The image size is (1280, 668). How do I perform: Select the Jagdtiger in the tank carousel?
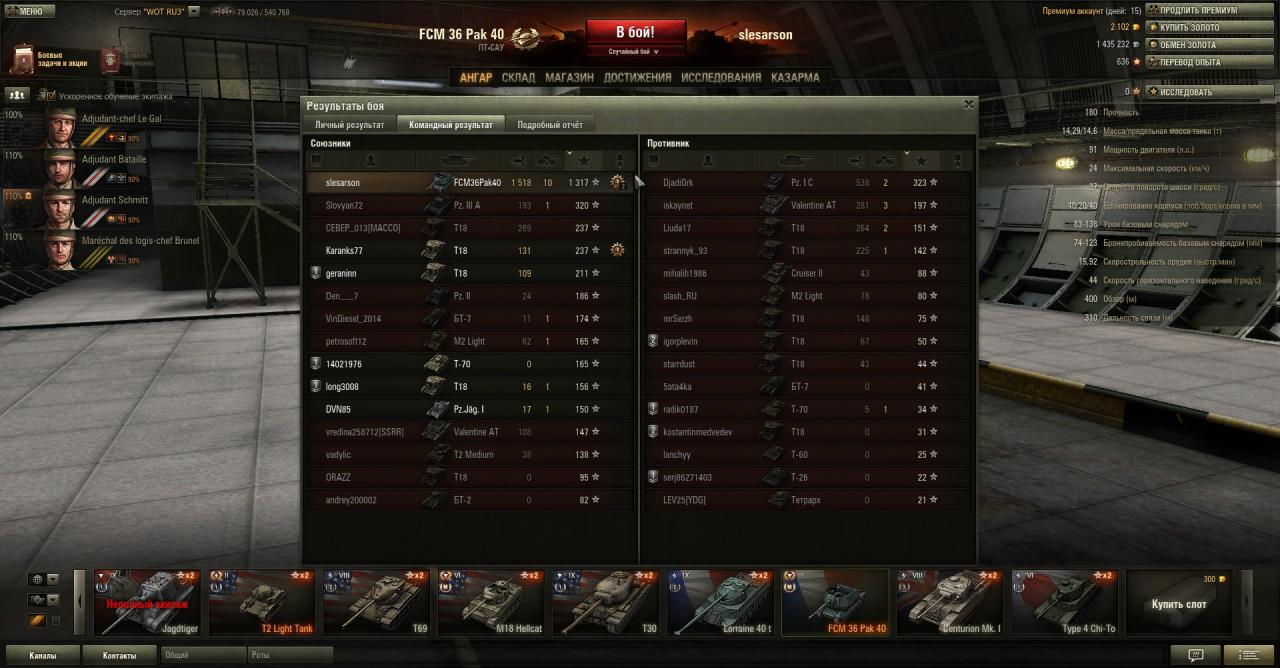coord(147,602)
